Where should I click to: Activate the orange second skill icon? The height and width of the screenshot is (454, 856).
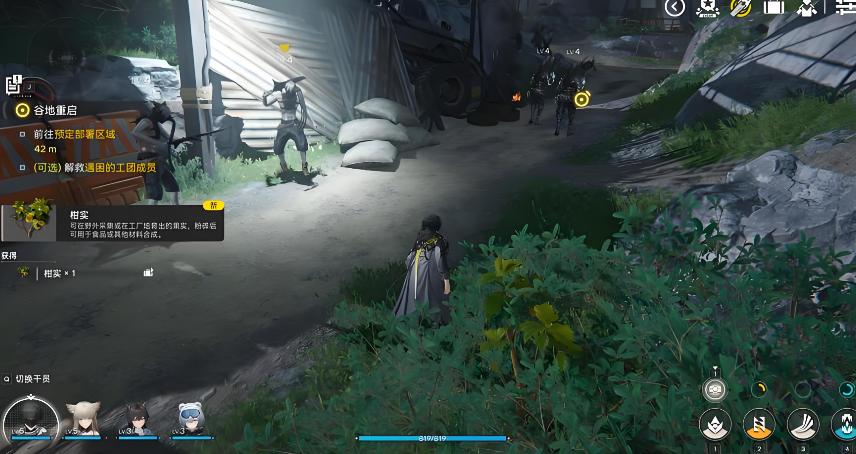click(758, 424)
